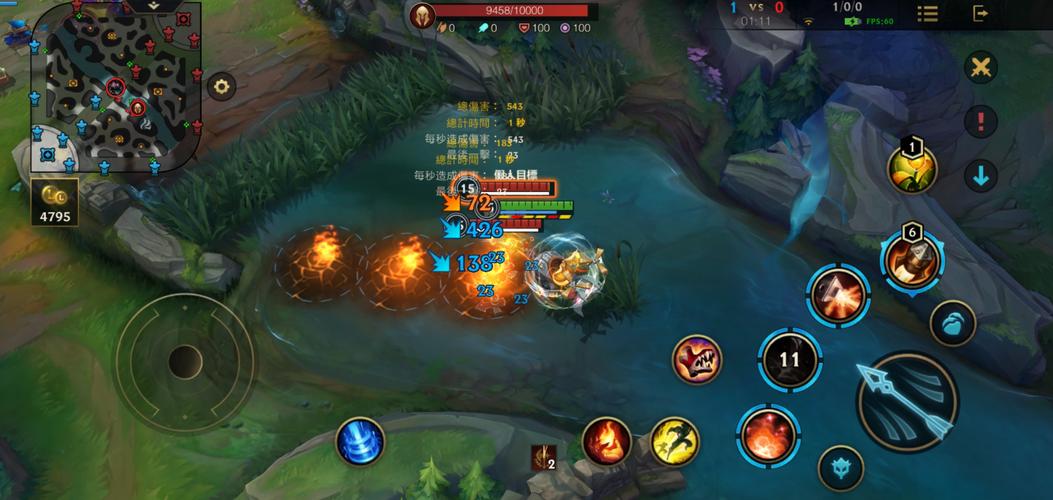The height and width of the screenshot is (500, 1053).
Task: Use the red item slot showing 2
Action: click(543, 457)
